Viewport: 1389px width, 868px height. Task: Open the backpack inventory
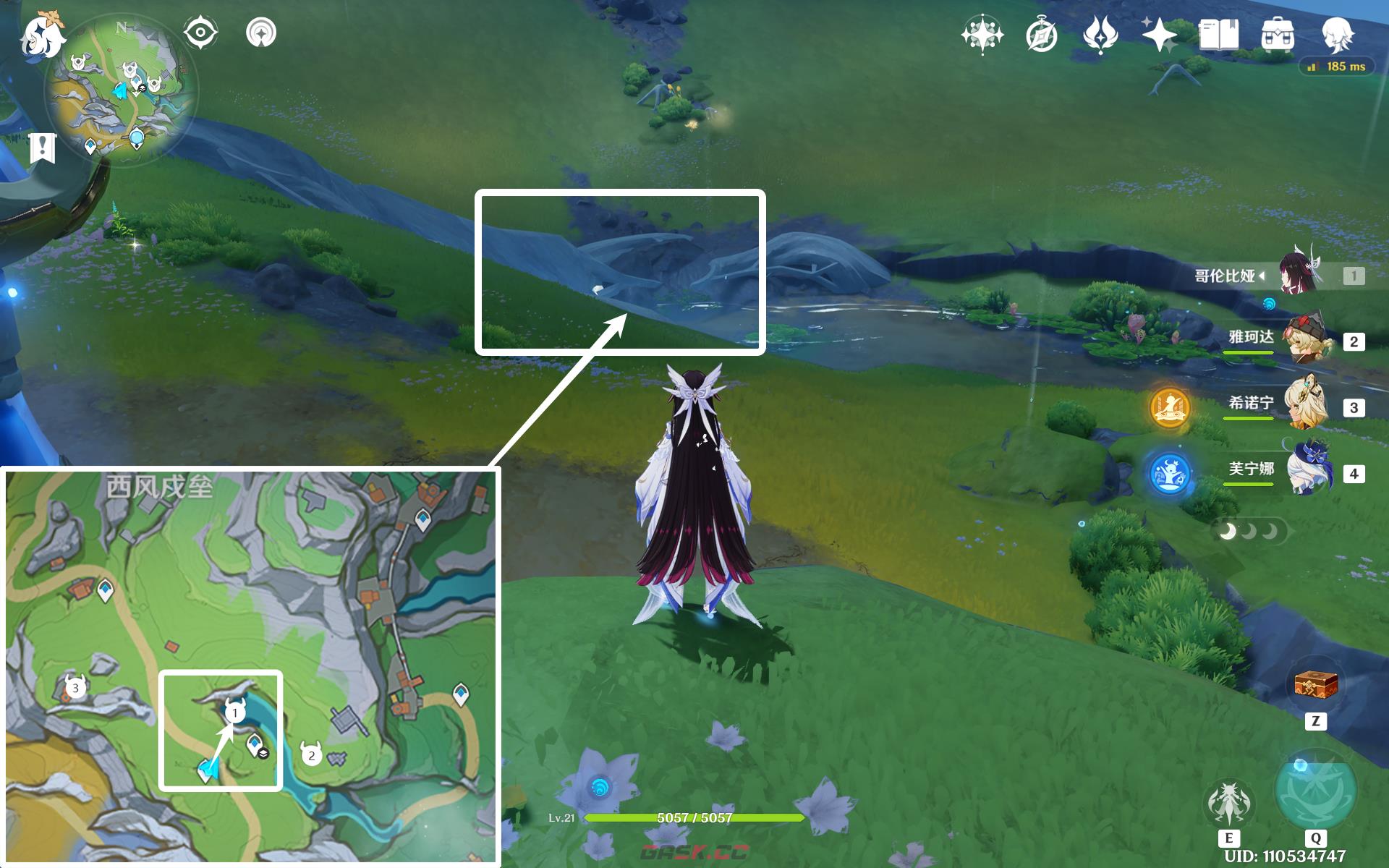click(1278, 35)
